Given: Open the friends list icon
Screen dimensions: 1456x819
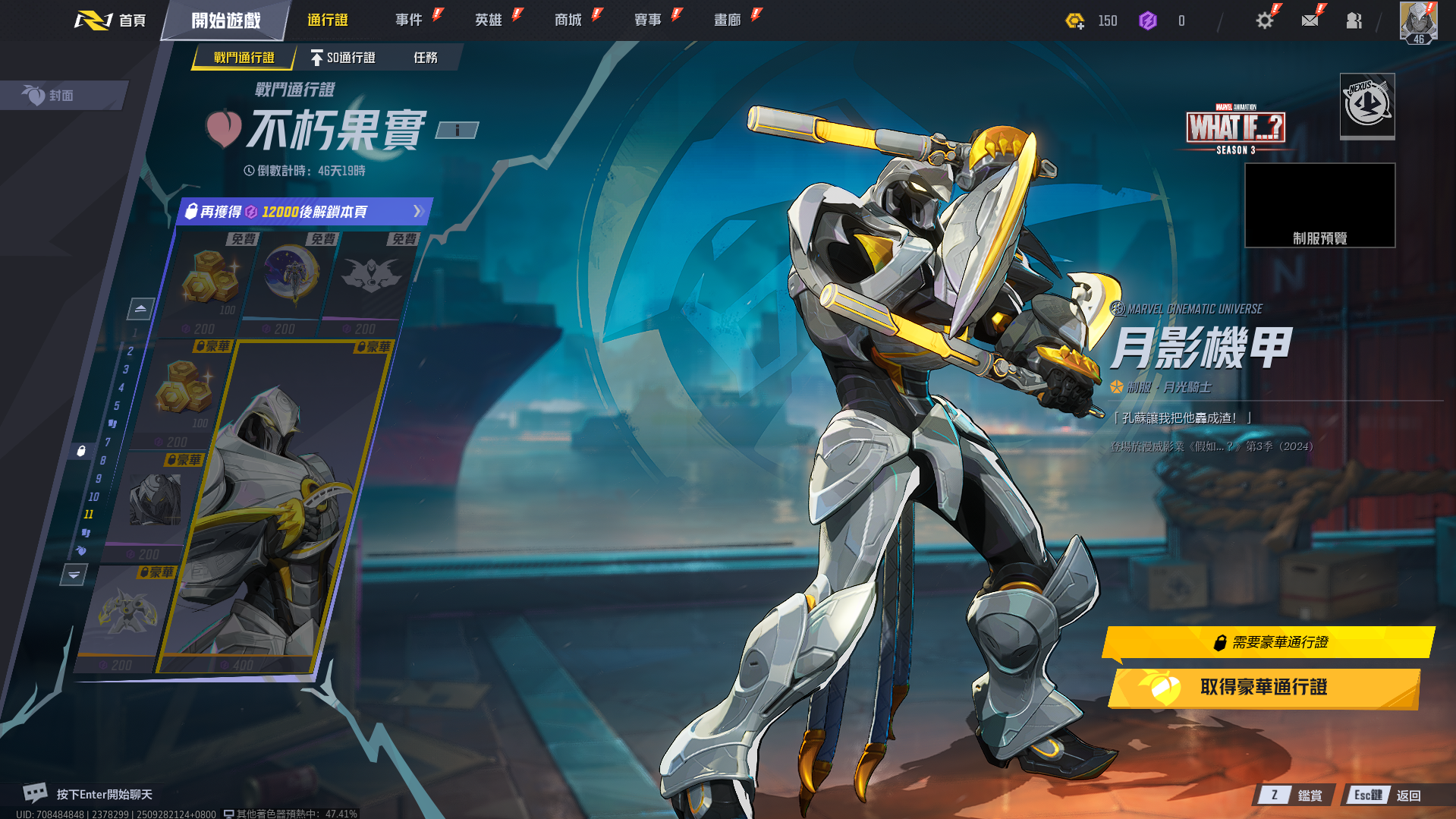Looking at the screenshot, I should pyautogui.click(x=1354, y=20).
